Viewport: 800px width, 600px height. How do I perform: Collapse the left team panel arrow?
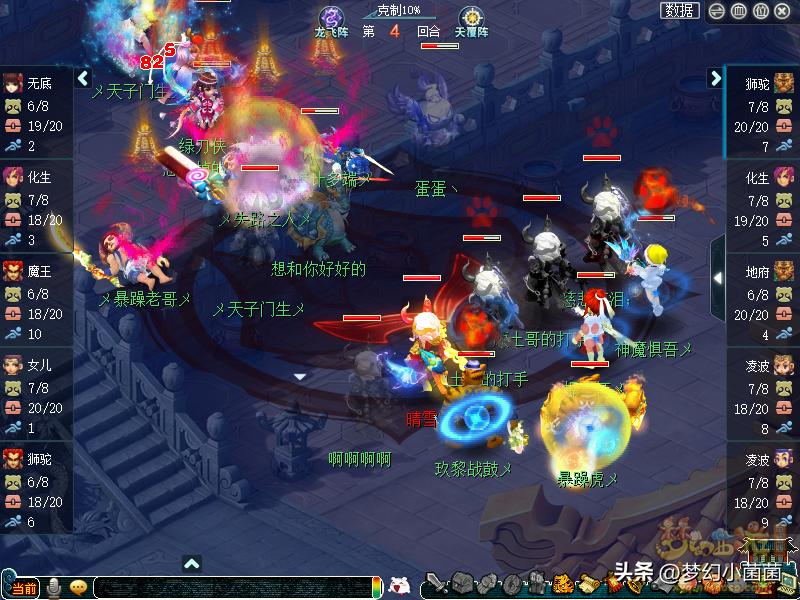click(x=83, y=78)
